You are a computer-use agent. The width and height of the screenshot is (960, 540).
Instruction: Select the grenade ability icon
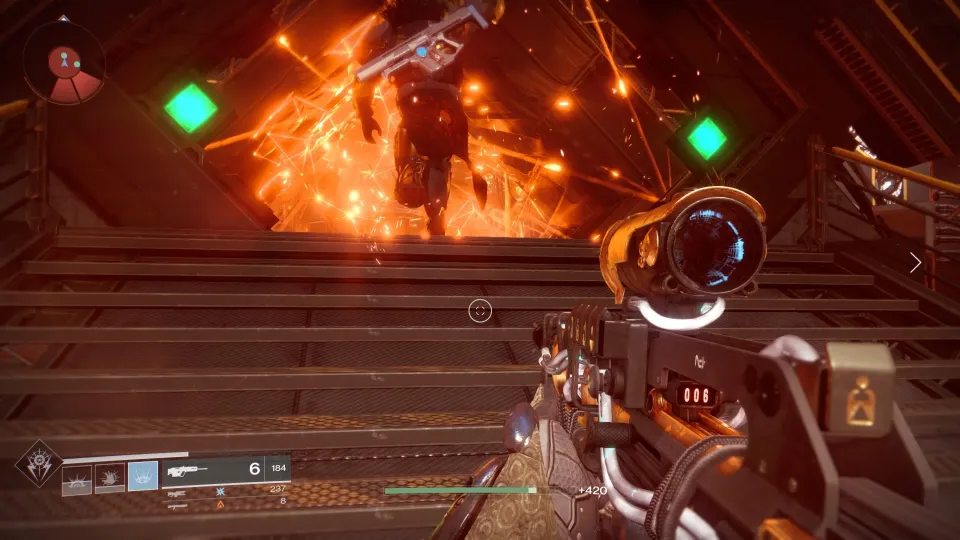[77, 479]
